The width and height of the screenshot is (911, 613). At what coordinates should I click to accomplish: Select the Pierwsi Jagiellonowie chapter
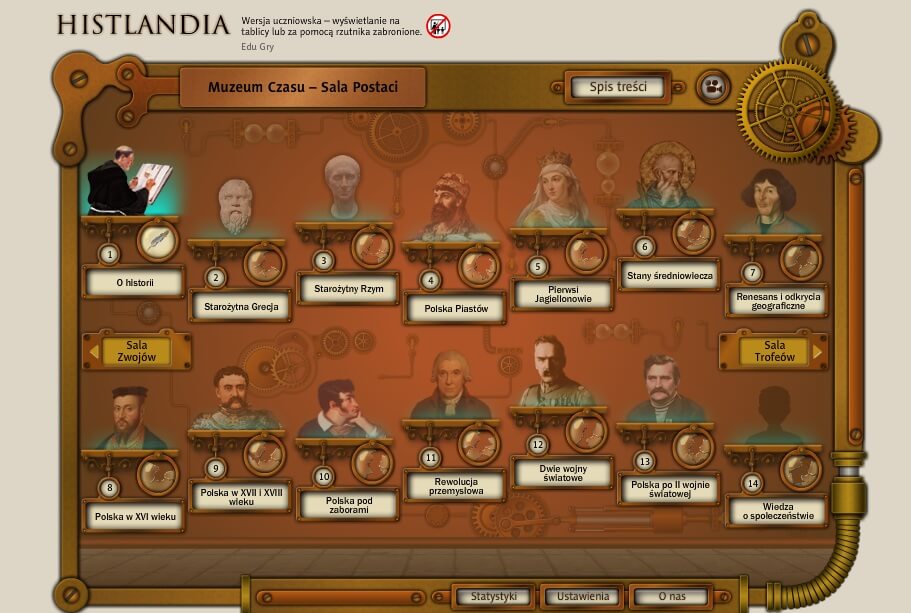[563, 294]
